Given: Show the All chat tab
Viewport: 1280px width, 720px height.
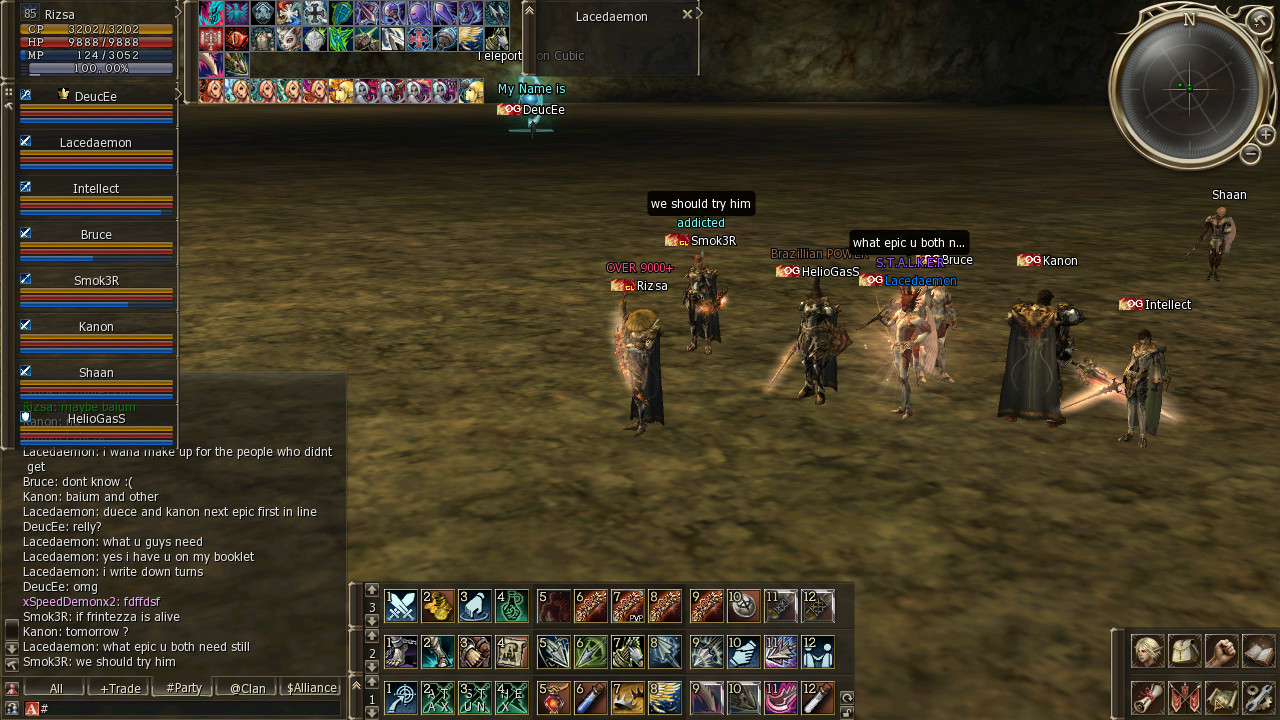Looking at the screenshot, I should click(56, 688).
